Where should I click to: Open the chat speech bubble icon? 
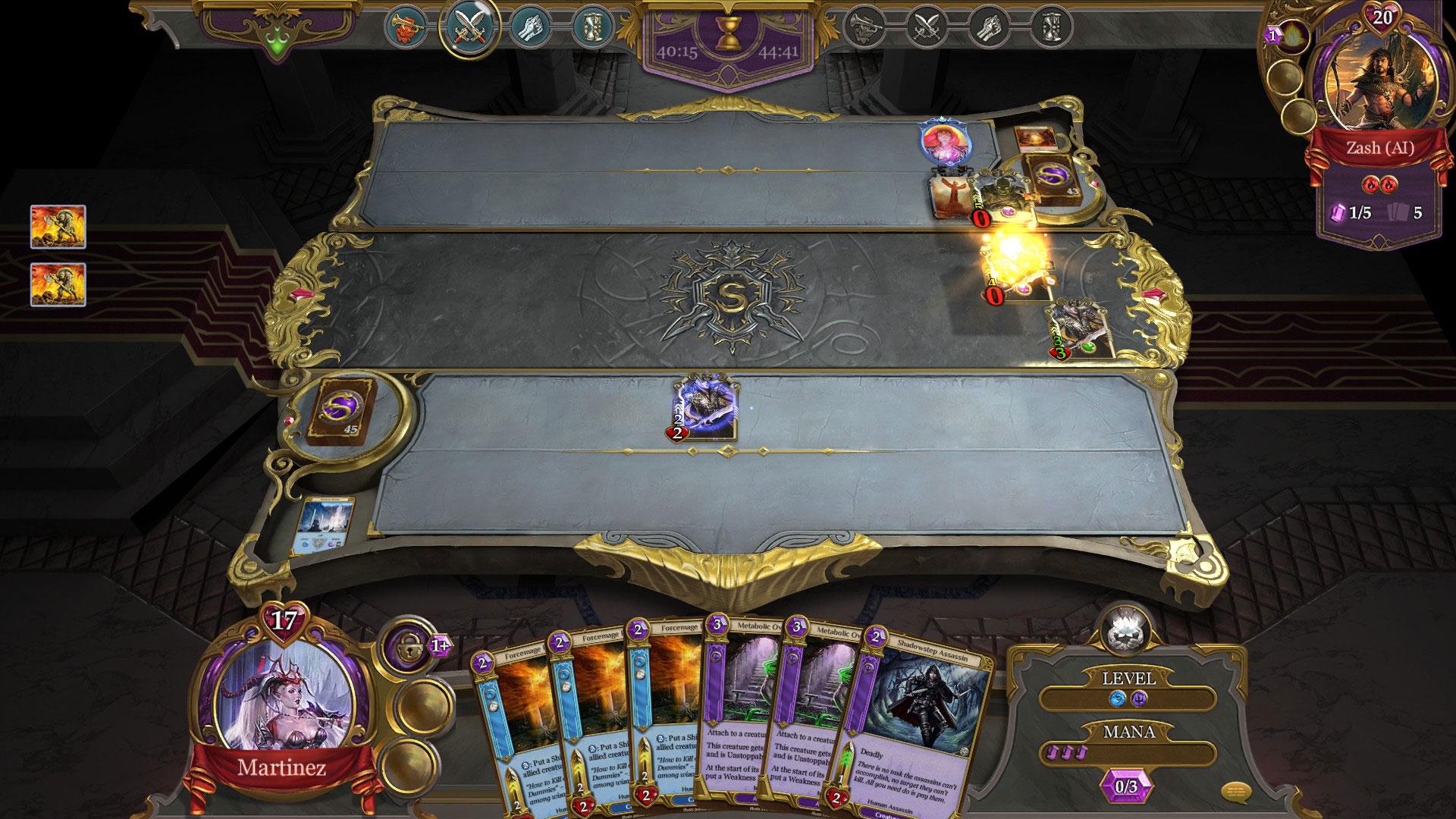point(1235,793)
